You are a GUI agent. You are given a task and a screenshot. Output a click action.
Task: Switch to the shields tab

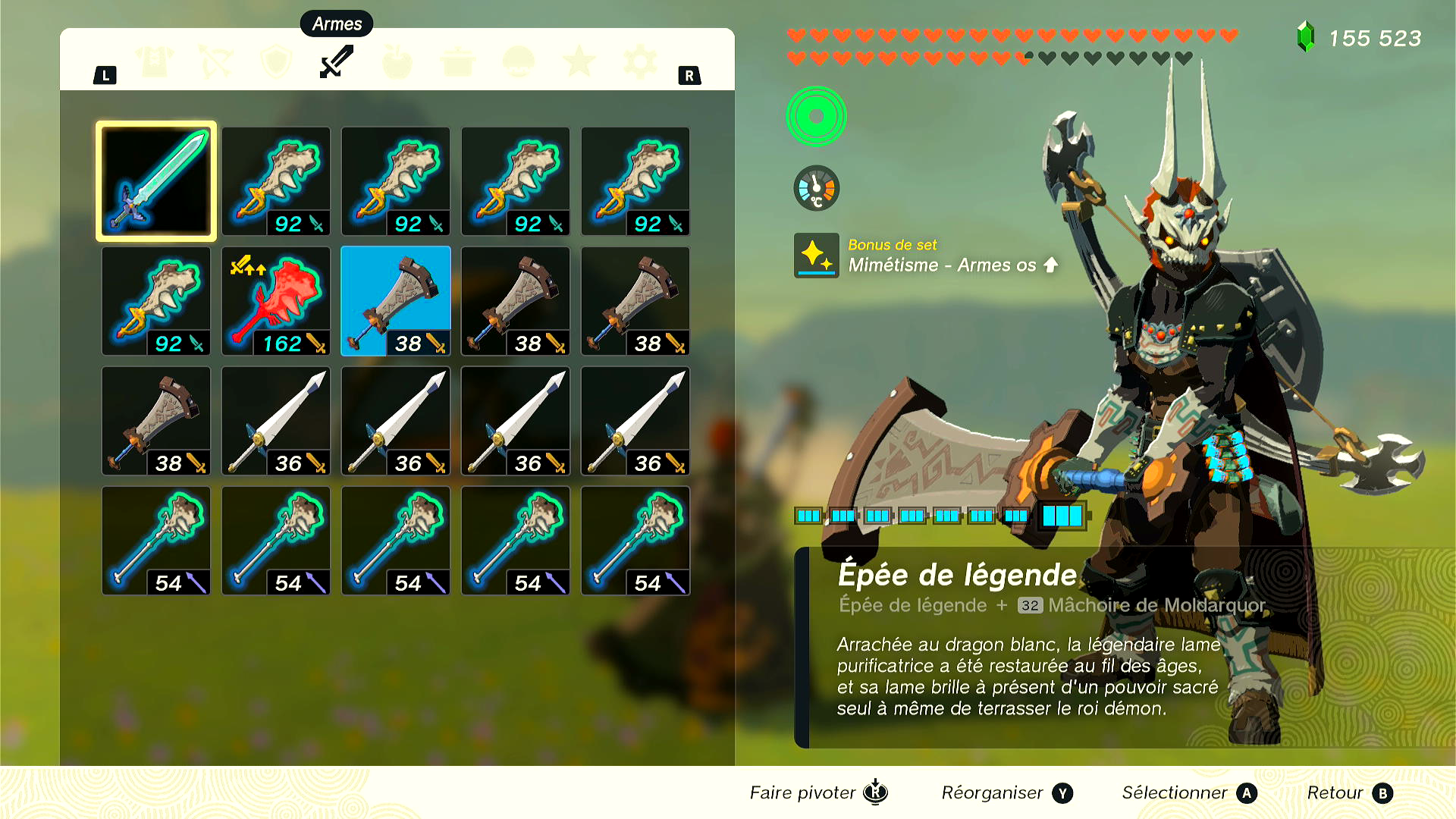[277, 61]
